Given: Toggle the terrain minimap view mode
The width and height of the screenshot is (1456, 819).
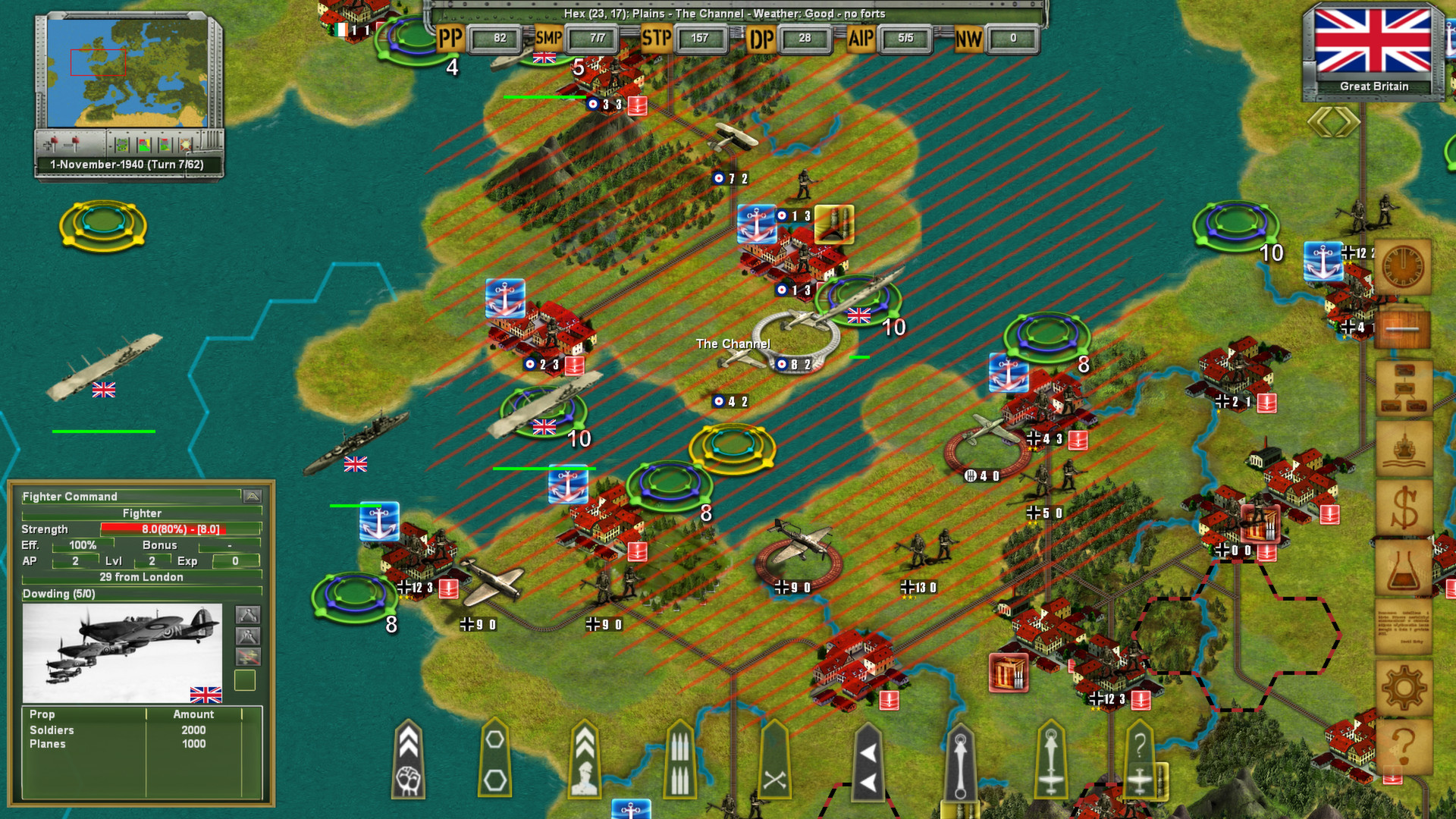Looking at the screenshot, I should 123,145.
